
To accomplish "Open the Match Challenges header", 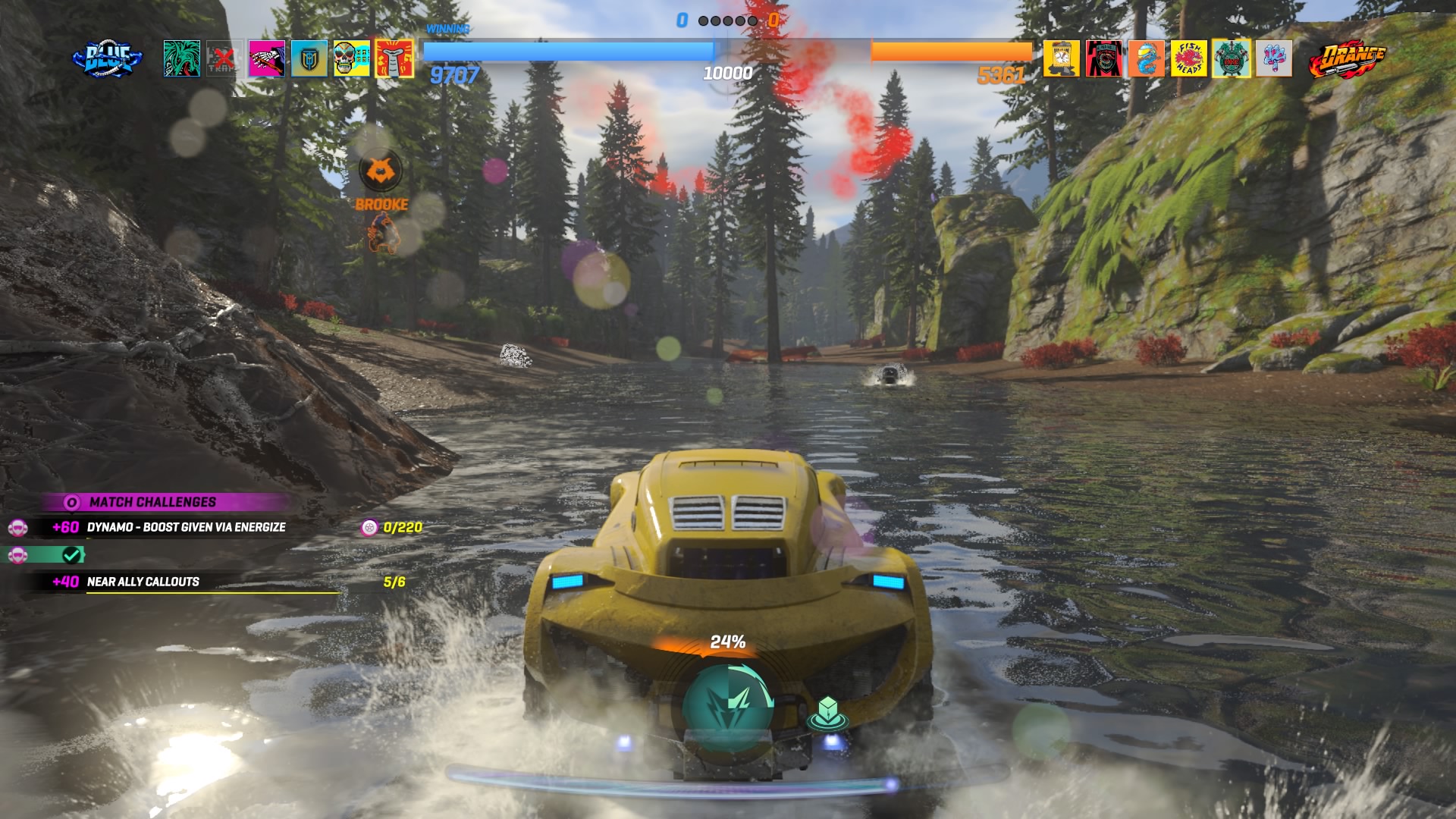I will pos(152,502).
